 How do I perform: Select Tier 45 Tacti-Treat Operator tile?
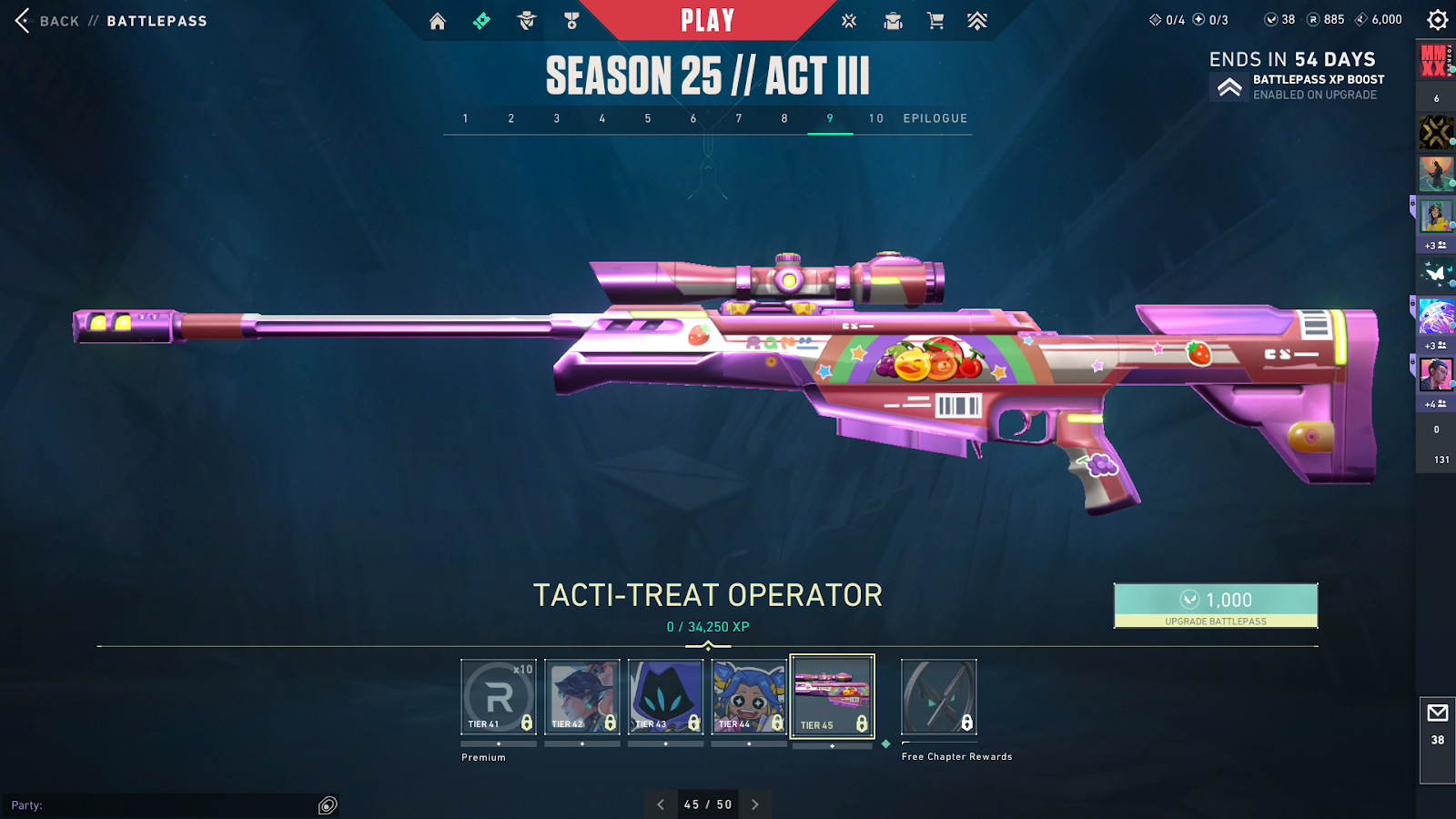[833, 696]
